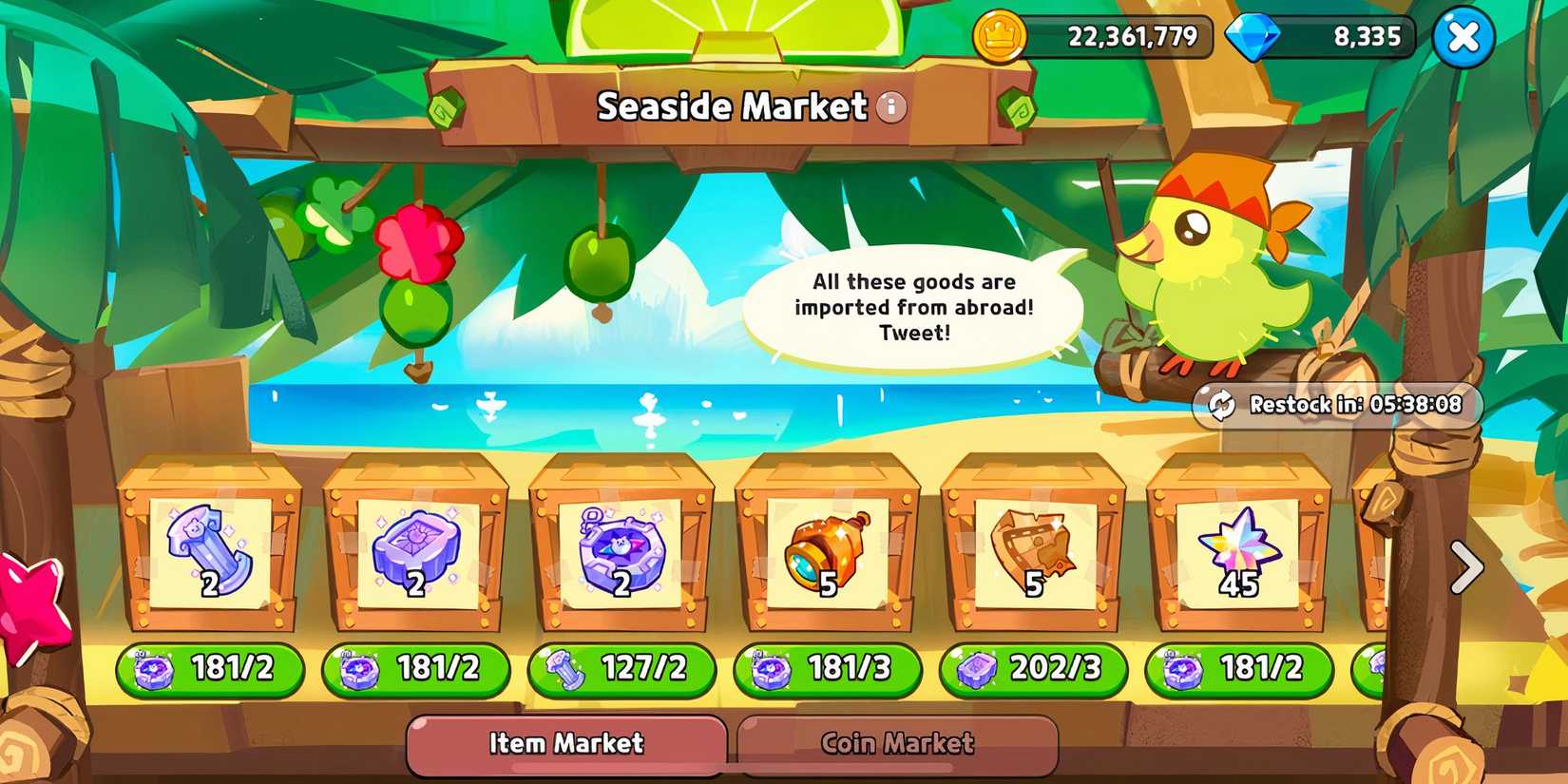Open the Seaside Market info icon
The height and width of the screenshot is (784, 1568).
[891, 108]
